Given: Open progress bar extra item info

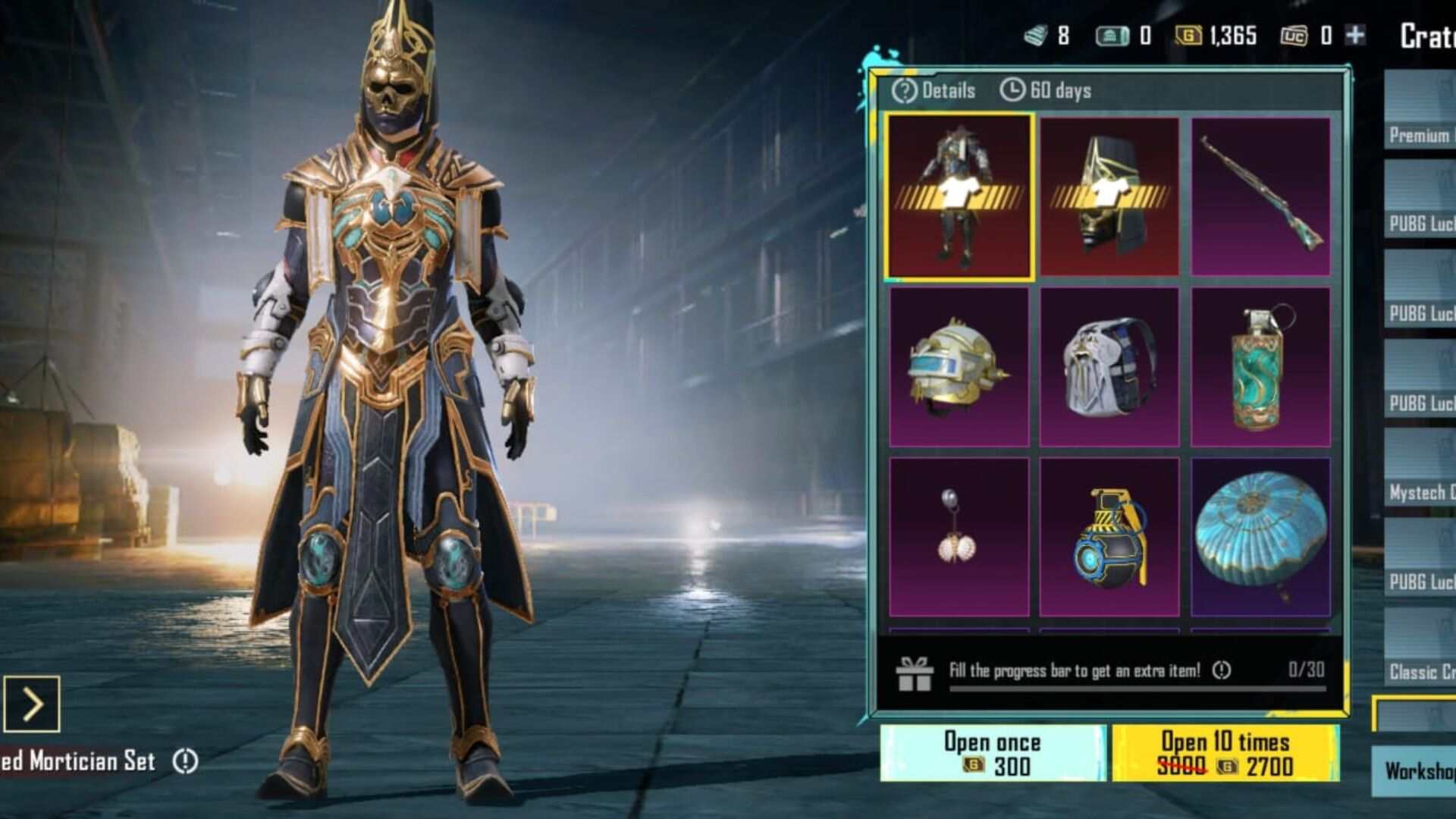Looking at the screenshot, I should [1221, 670].
